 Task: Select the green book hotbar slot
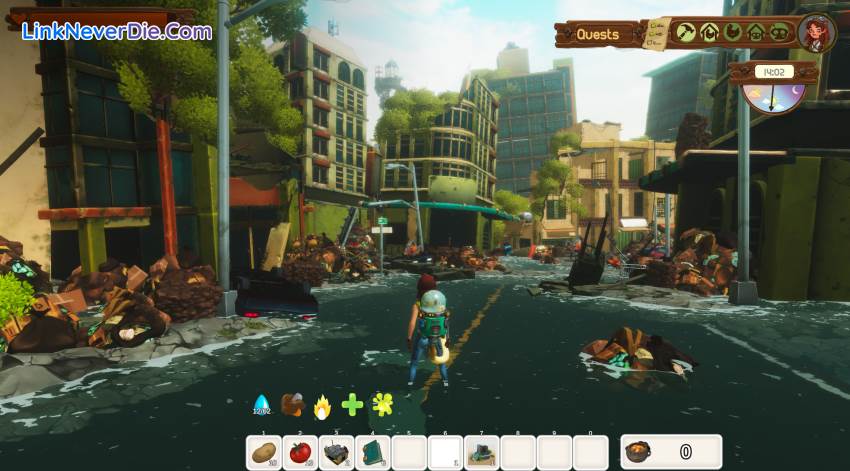click(373, 452)
